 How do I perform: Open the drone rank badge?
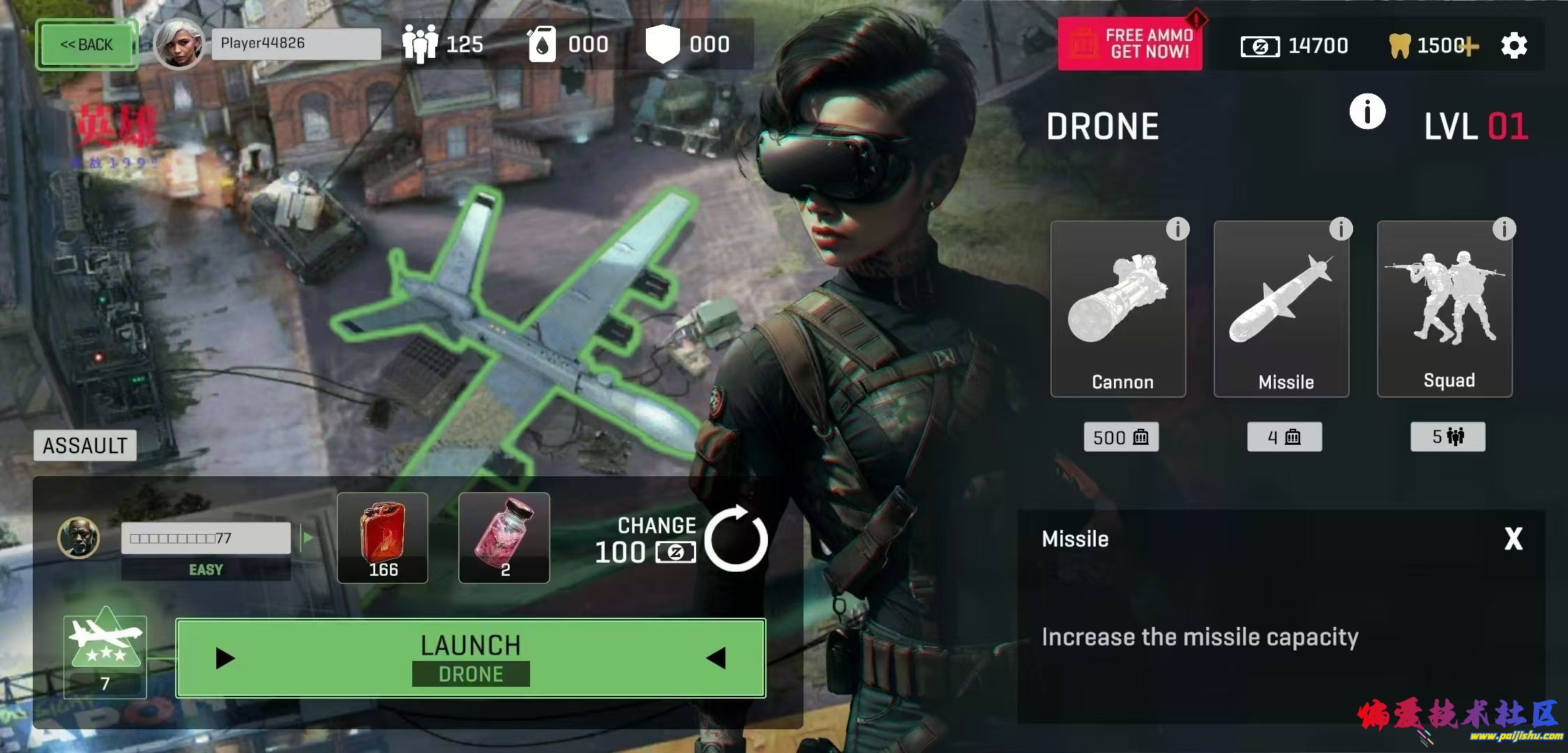click(105, 656)
